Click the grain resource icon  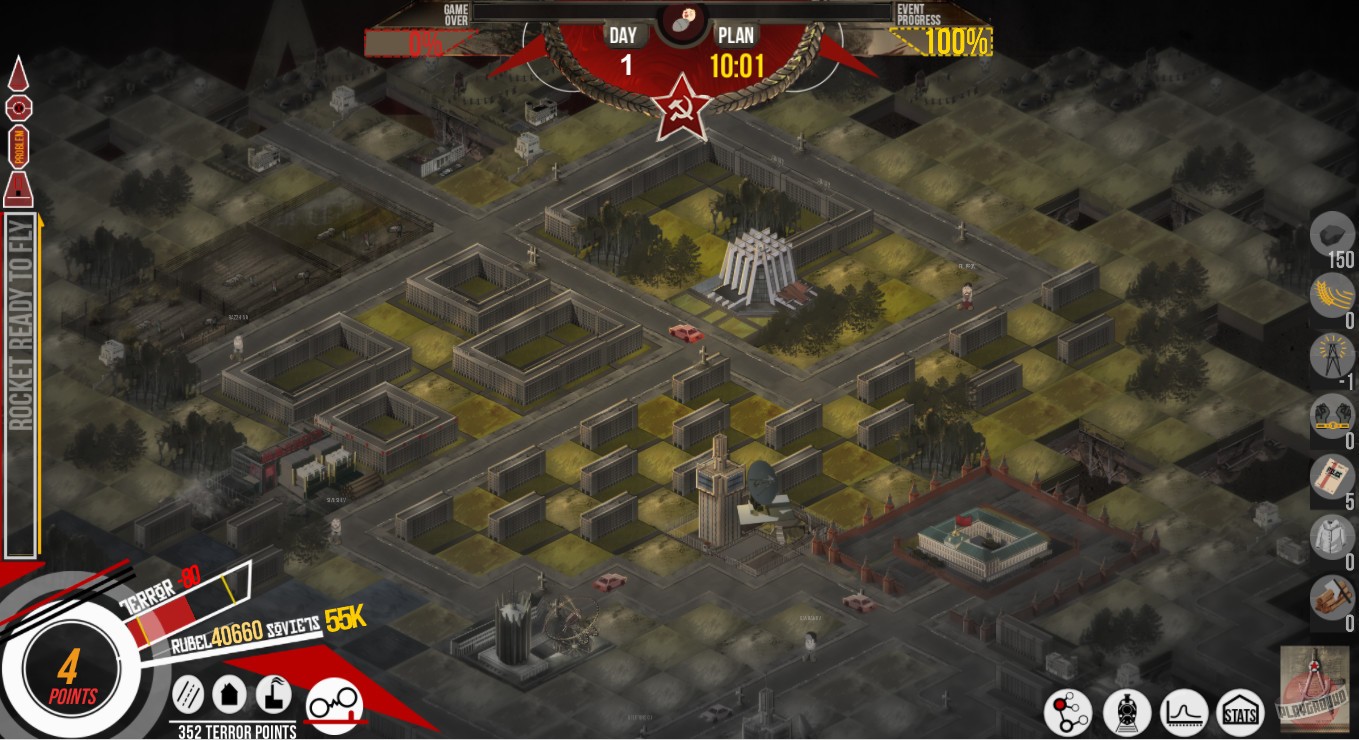point(1331,297)
